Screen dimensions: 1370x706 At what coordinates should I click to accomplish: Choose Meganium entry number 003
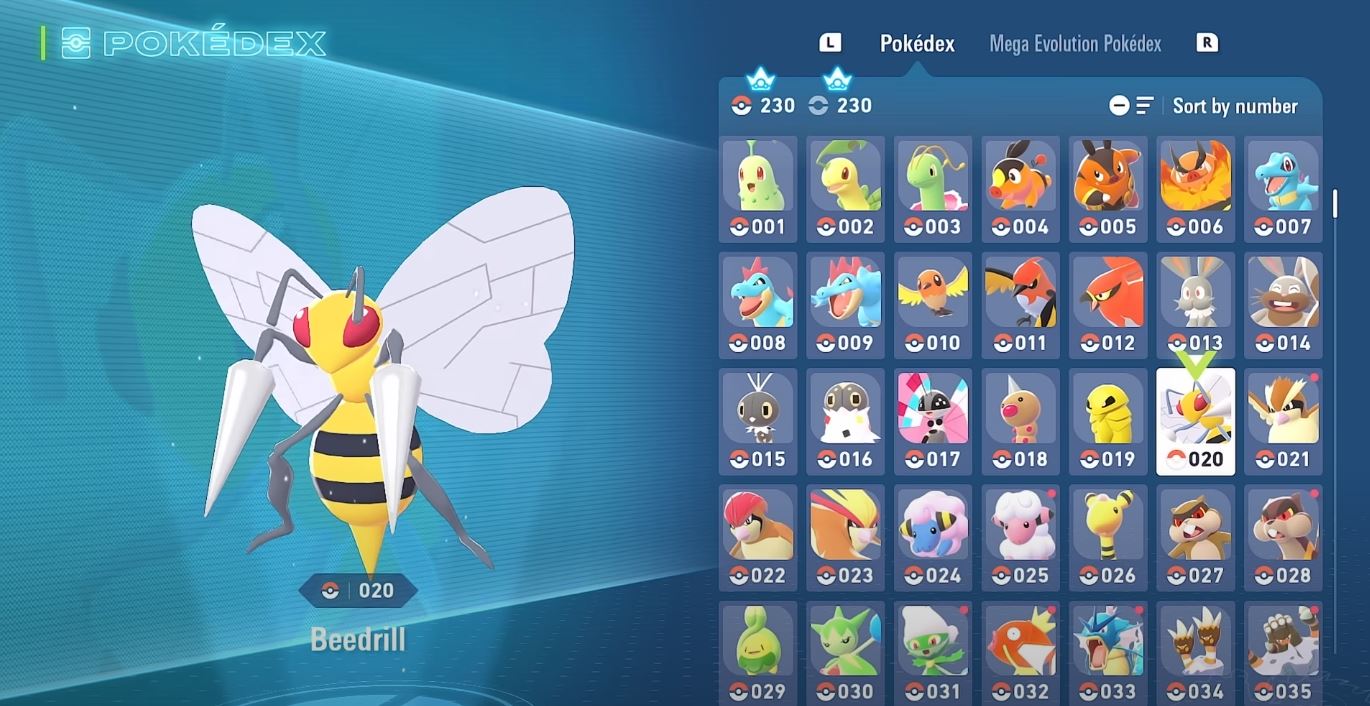pyautogui.click(x=933, y=189)
